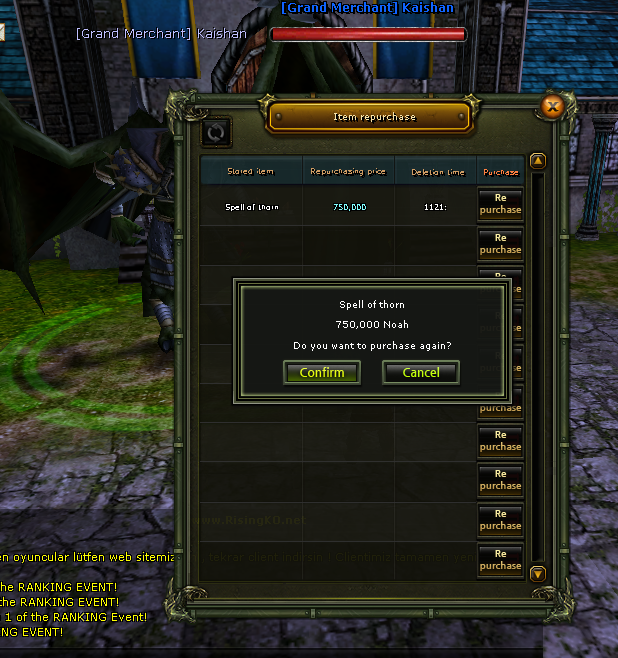Select the Spell of thorn list row

click(252, 207)
